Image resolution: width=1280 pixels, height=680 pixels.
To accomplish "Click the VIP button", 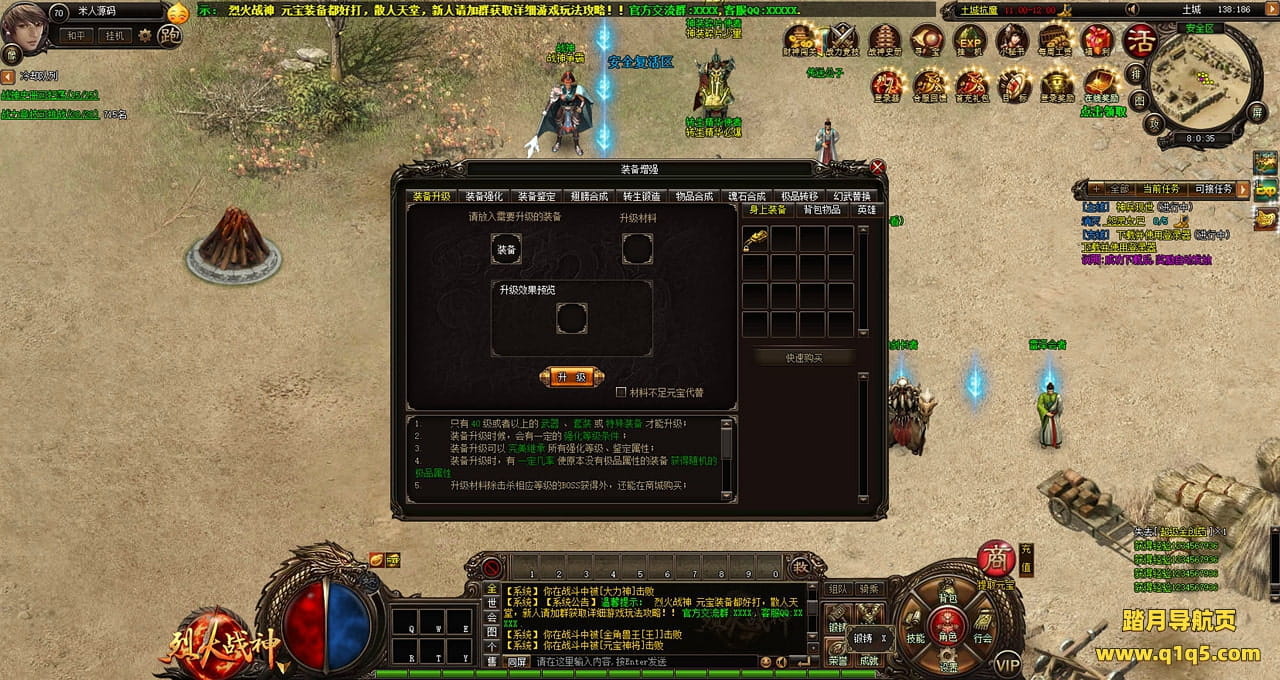I will [x=1007, y=663].
